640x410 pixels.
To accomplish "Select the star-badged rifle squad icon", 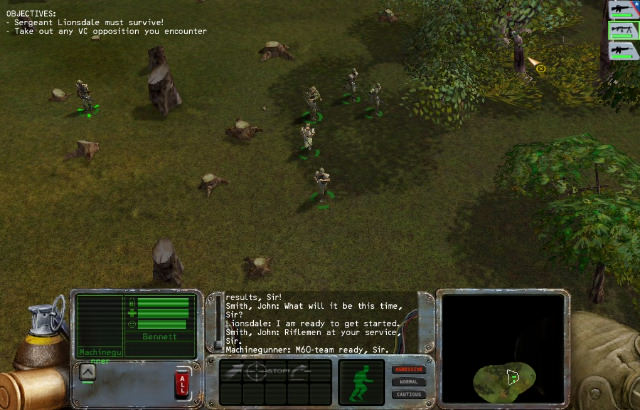I will coord(621,10).
